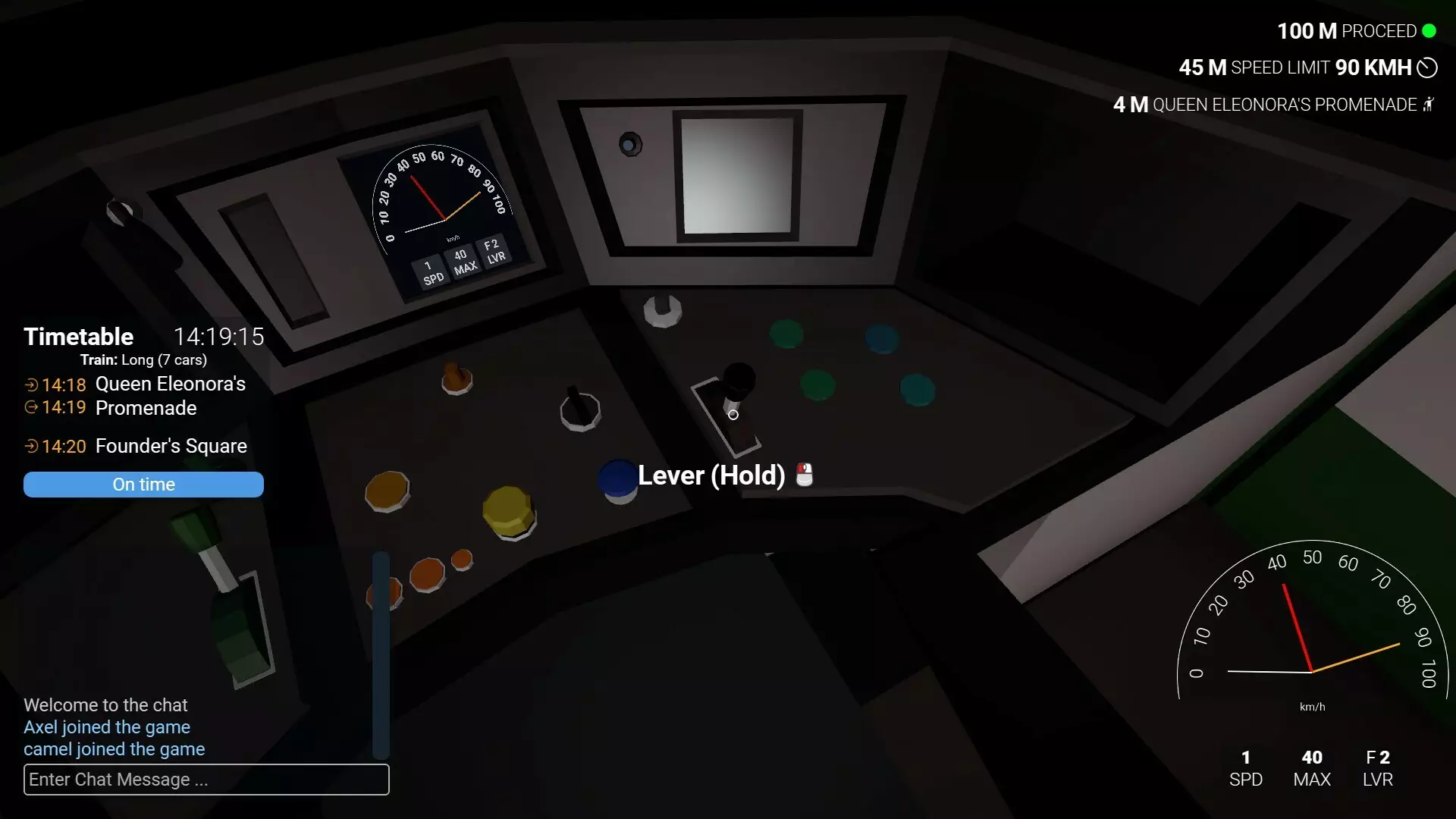
Task: Click the Enter Chat Message input field
Action: 206,780
